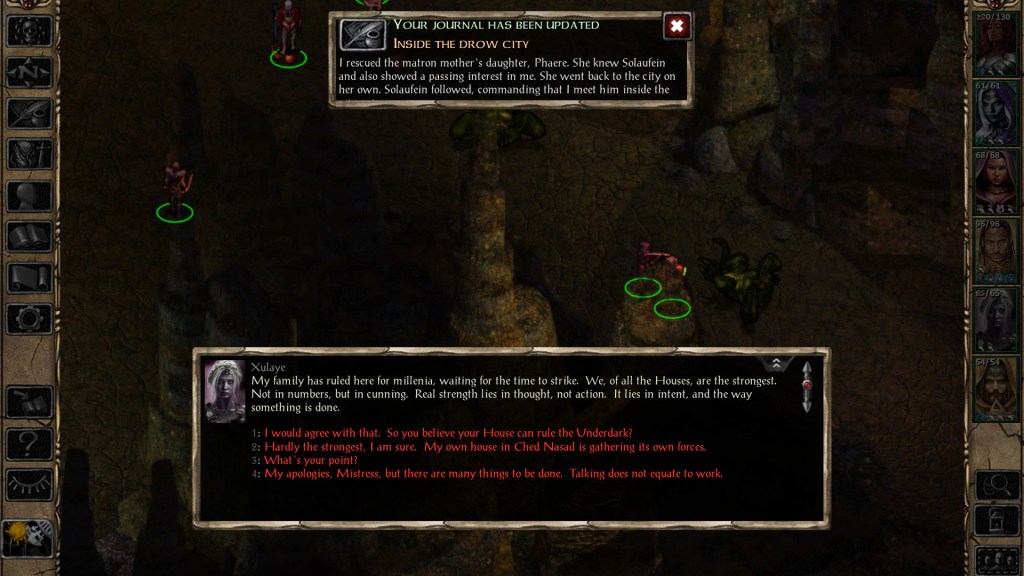Click the question mark help button
The width and height of the screenshot is (1024, 576).
pos(29,443)
